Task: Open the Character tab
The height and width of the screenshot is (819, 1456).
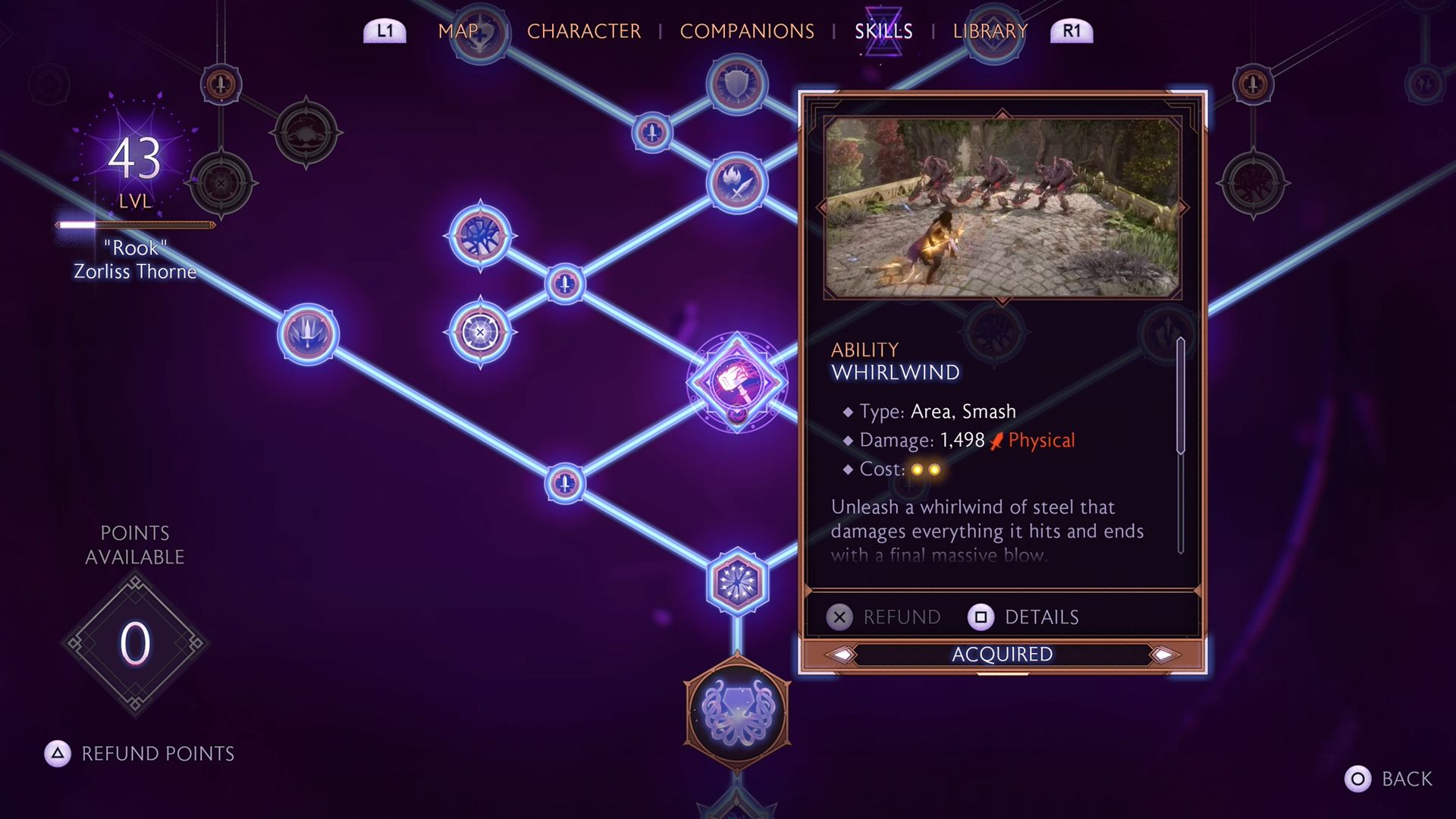Action: [x=583, y=31]
